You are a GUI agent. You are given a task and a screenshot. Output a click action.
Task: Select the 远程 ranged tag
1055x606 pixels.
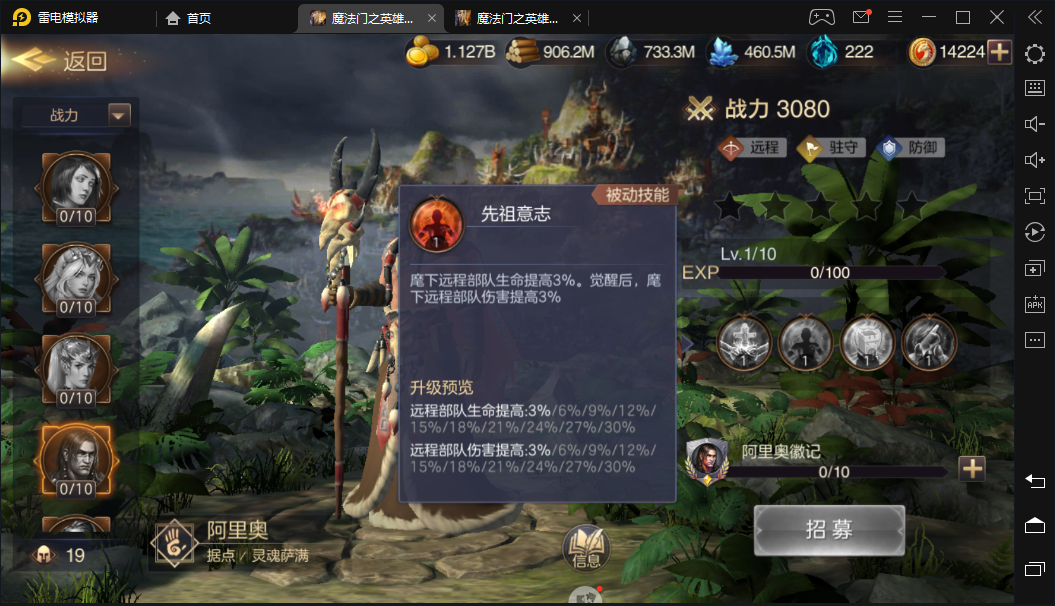tap(750, 148)
